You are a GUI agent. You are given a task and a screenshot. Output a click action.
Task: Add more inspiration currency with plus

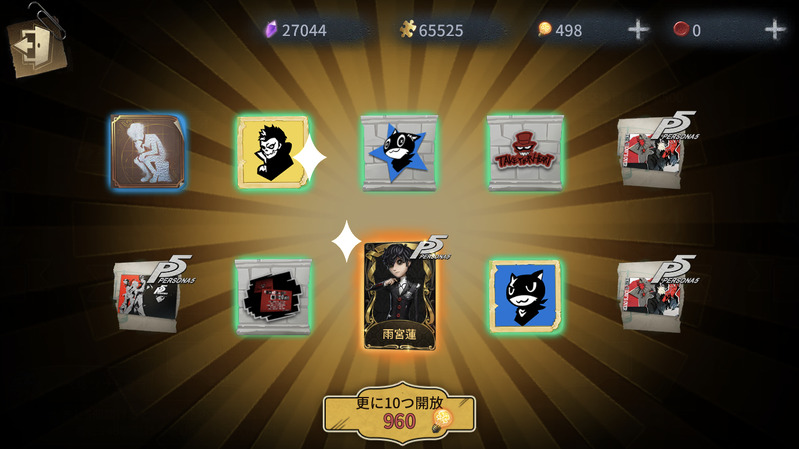point(638,30)
